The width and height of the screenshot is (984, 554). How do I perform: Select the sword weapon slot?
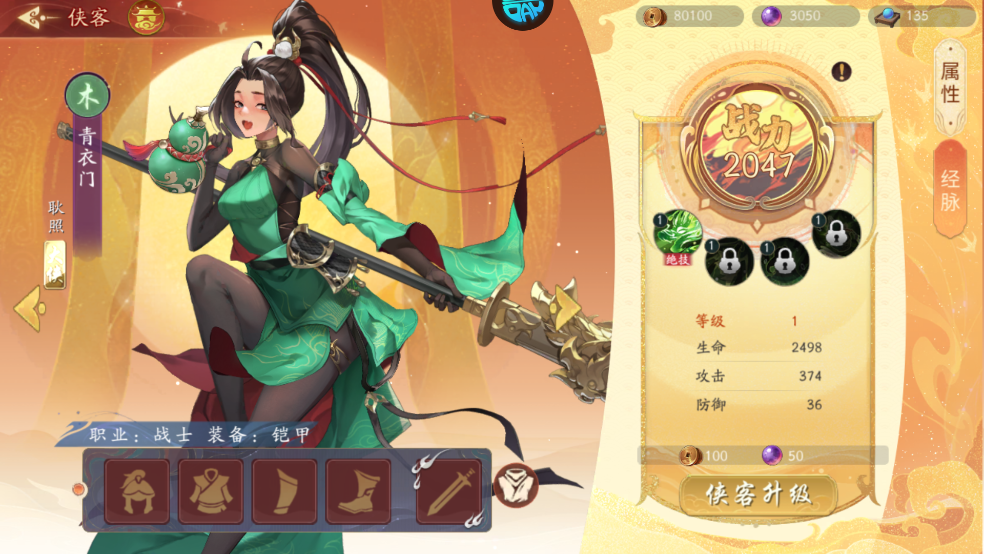tap(449, 491)
